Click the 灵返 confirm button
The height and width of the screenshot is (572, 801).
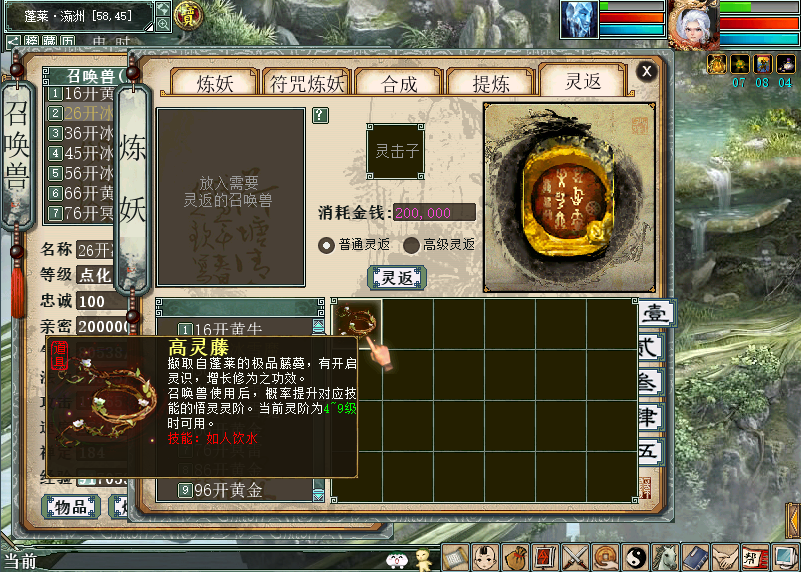pyautogui.click(x=397, y=278)
